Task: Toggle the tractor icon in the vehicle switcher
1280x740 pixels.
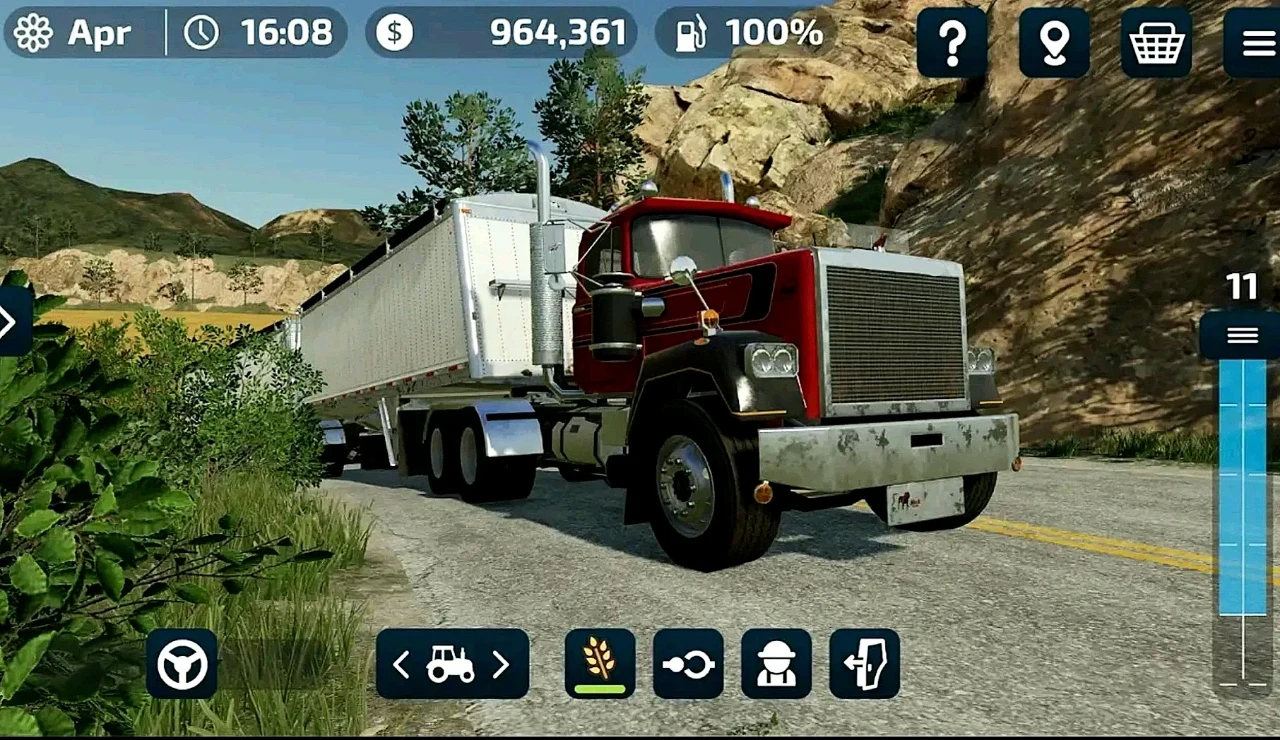Action: (452, 663)
